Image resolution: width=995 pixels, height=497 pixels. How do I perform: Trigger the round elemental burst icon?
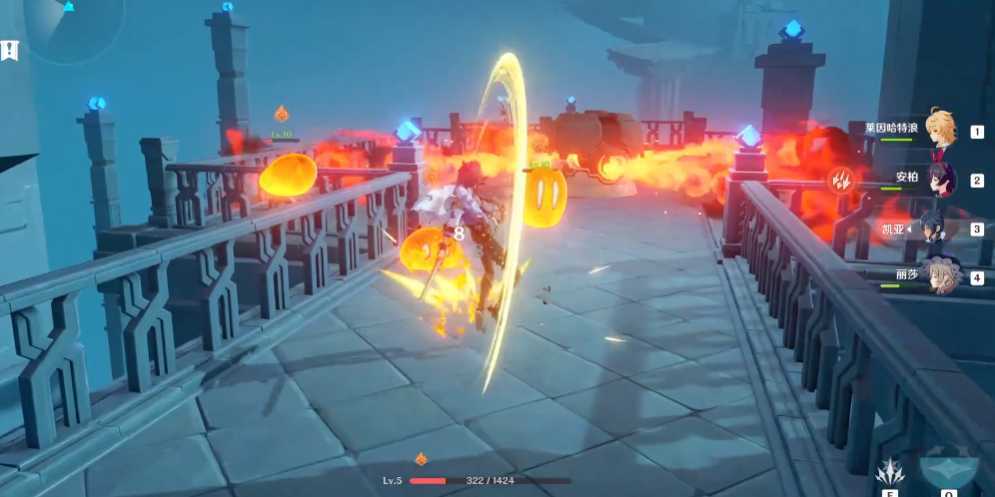pos(947,472)
